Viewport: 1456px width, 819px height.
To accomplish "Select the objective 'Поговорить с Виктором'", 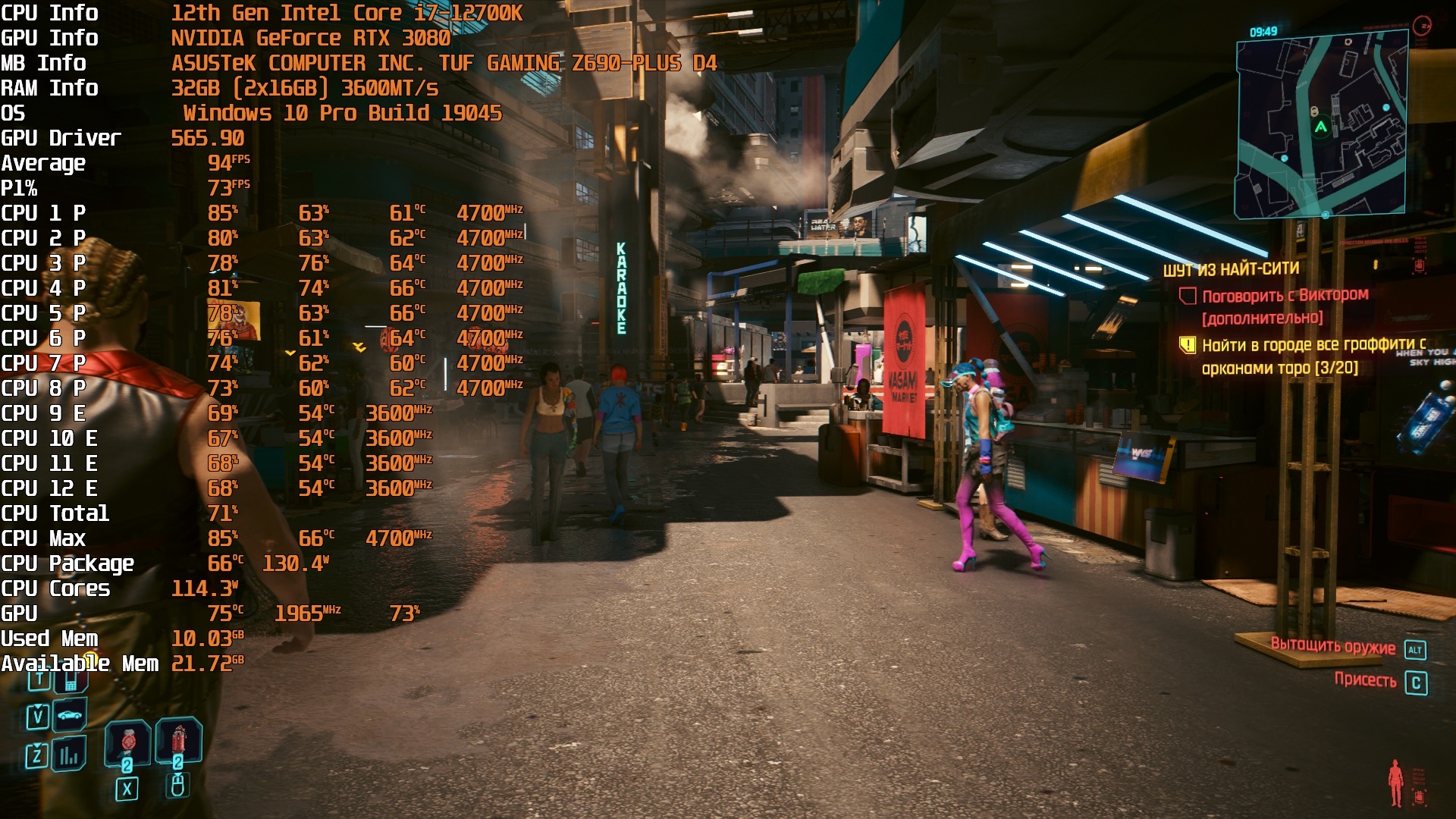I will click(1285, 295).
